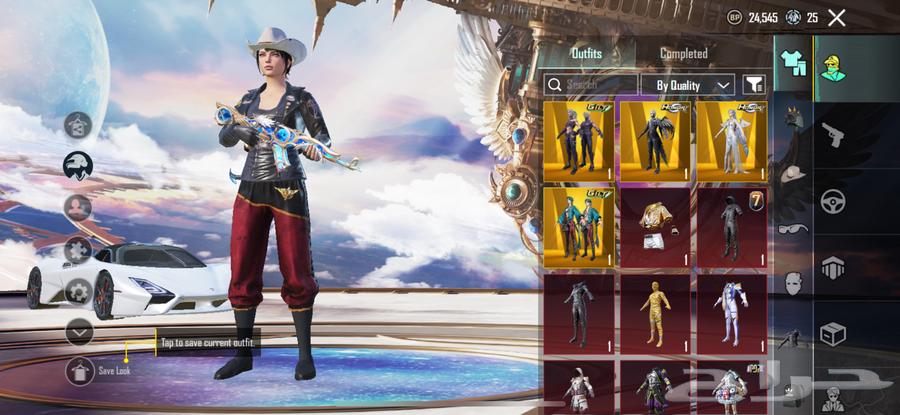The width and height of the screenshot is (900, 415).
Task: Open the outfit filter options
Action: click(754, 85)
